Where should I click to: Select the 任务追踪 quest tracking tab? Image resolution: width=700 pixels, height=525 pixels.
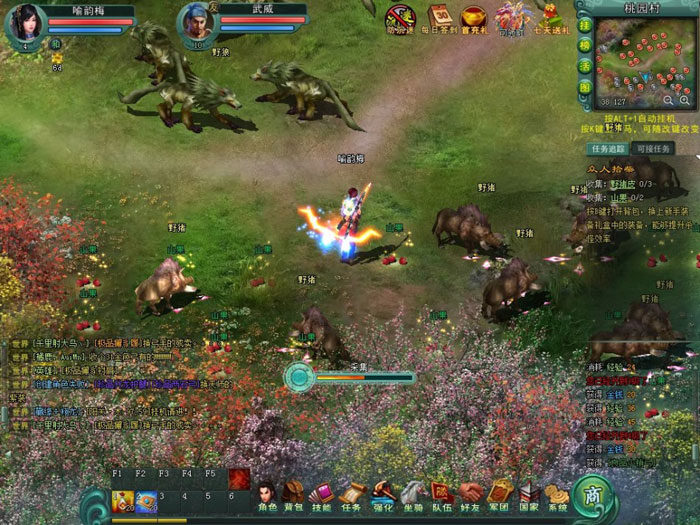[x=610, y=148]
